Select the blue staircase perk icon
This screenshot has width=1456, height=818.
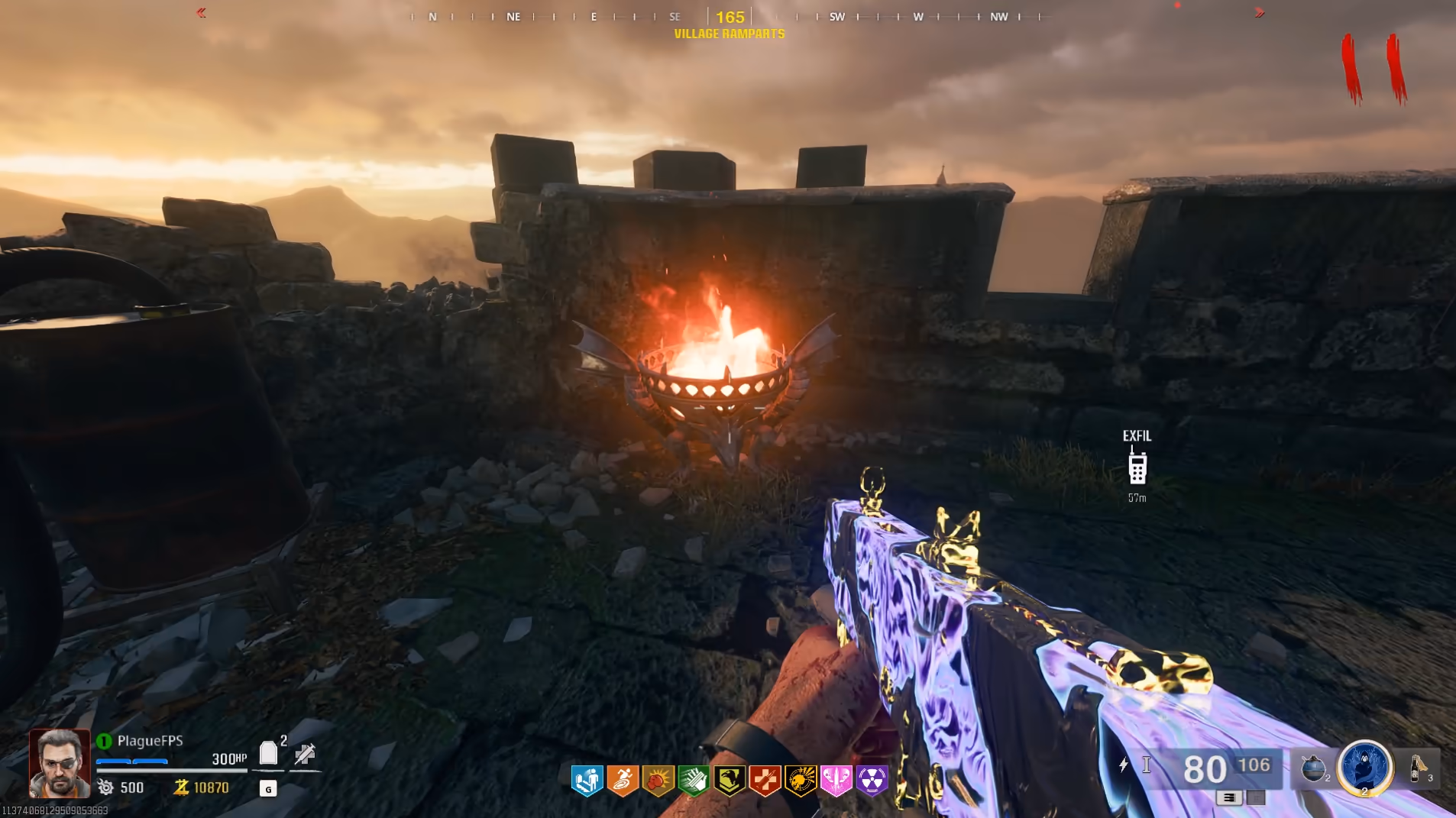click(587, 781)
